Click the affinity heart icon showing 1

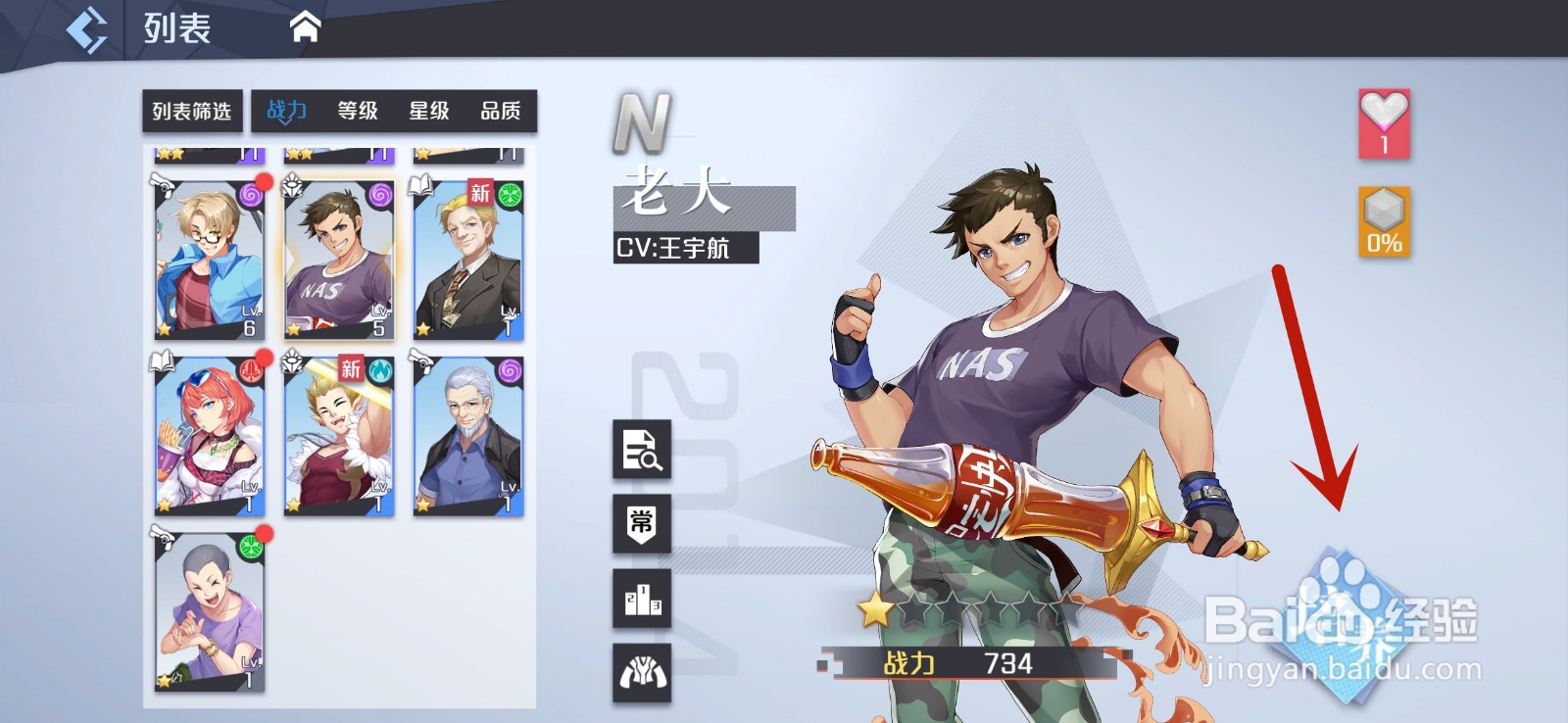[1383, 122]
